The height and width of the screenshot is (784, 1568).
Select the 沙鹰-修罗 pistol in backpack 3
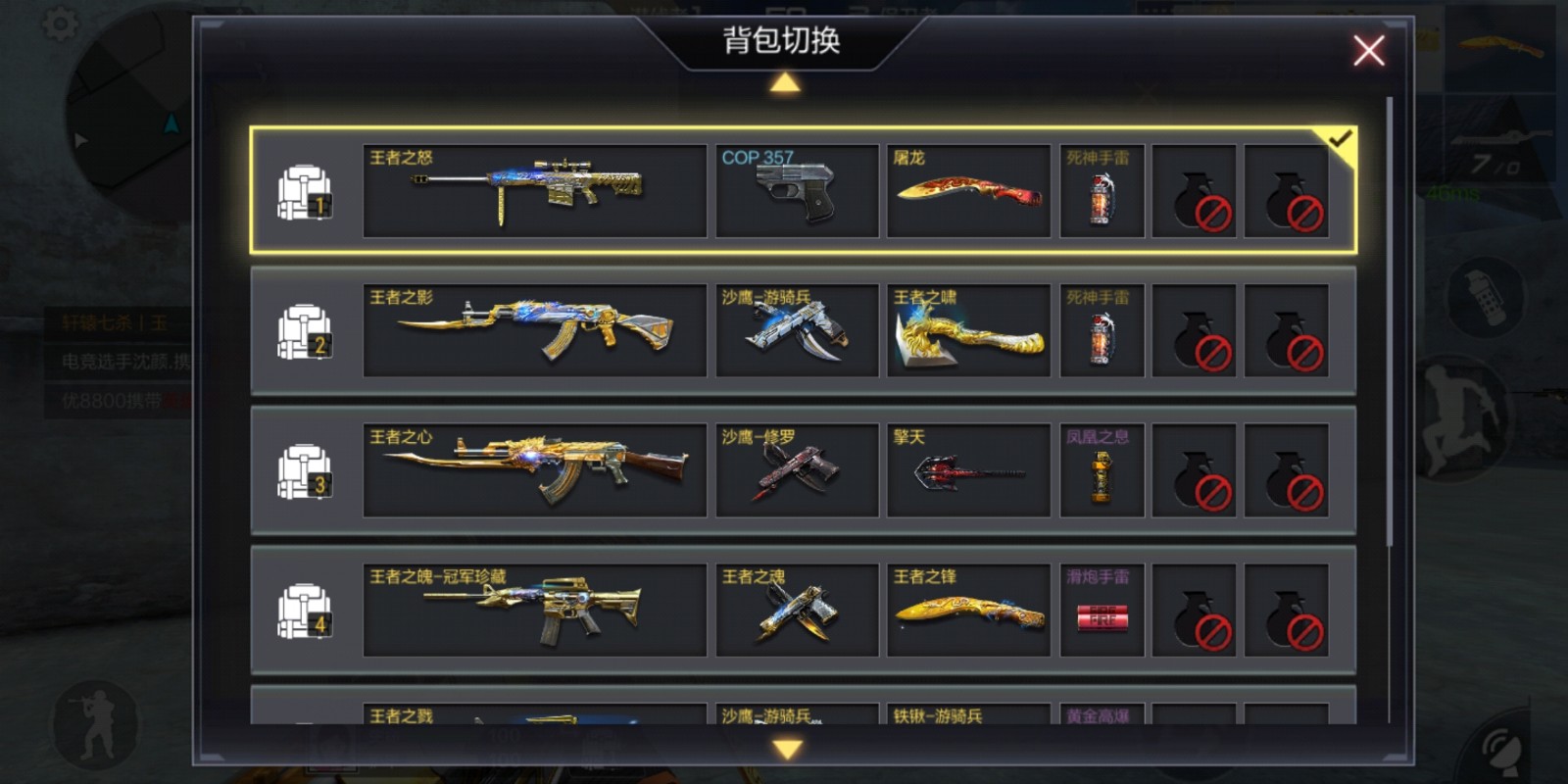[x=796, y=470]
